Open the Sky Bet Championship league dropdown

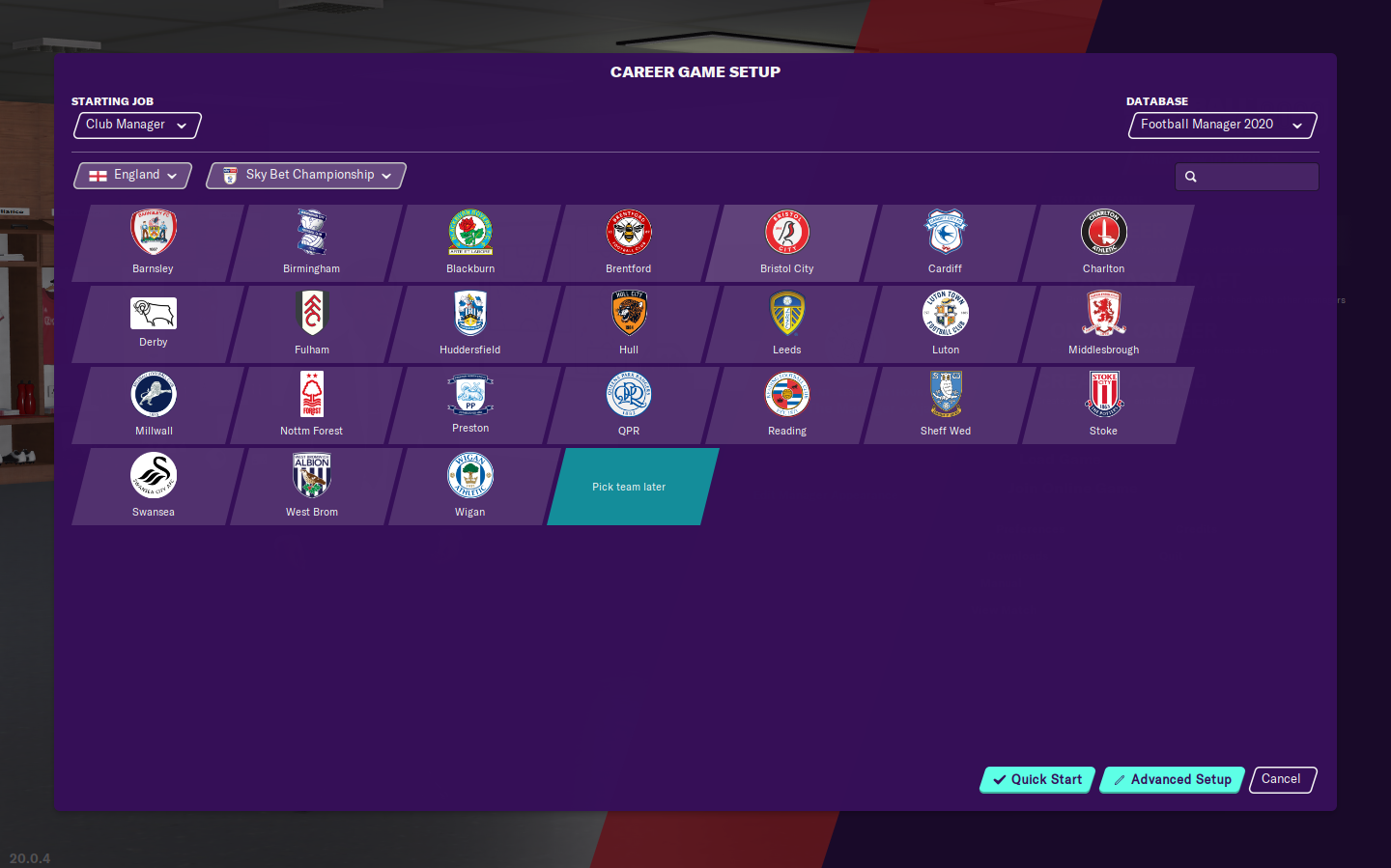tap(305, 175)
